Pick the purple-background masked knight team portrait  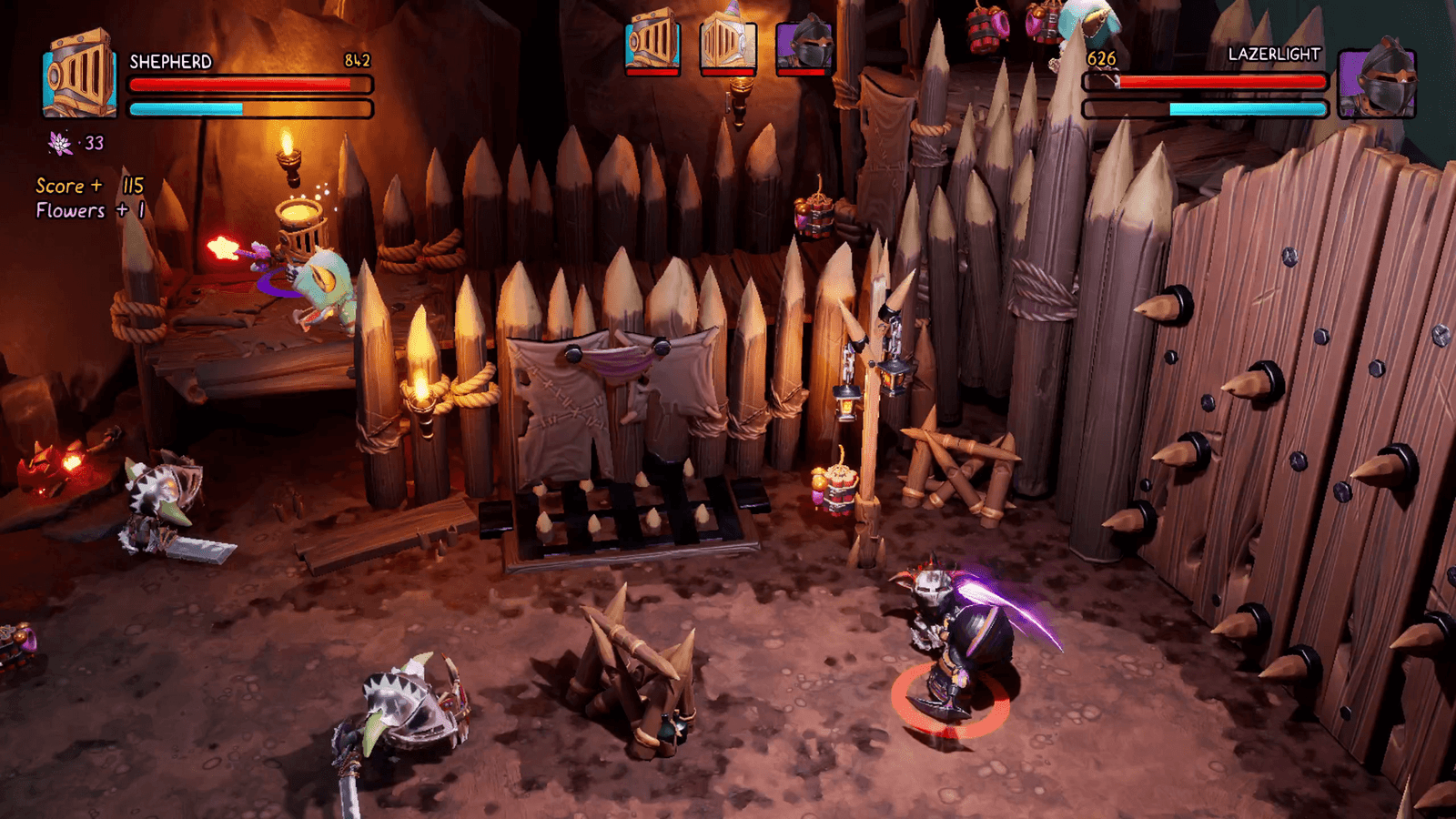(804, 44)
